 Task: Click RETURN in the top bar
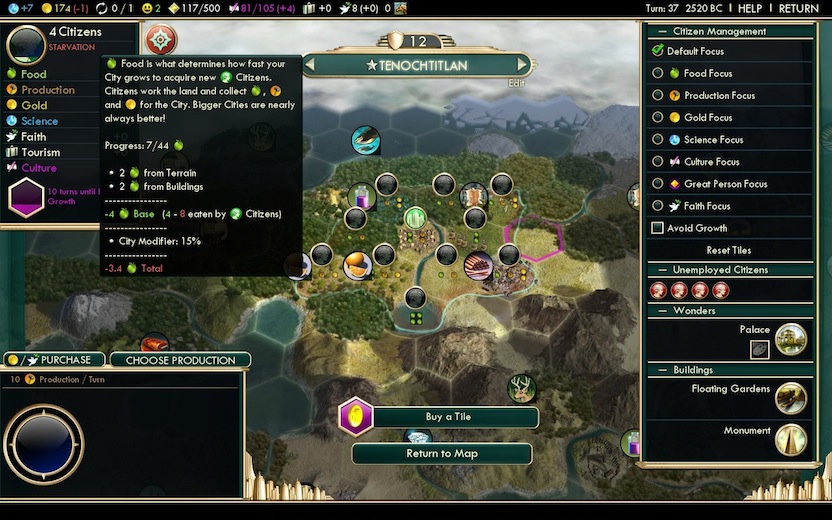pos(798,8)
